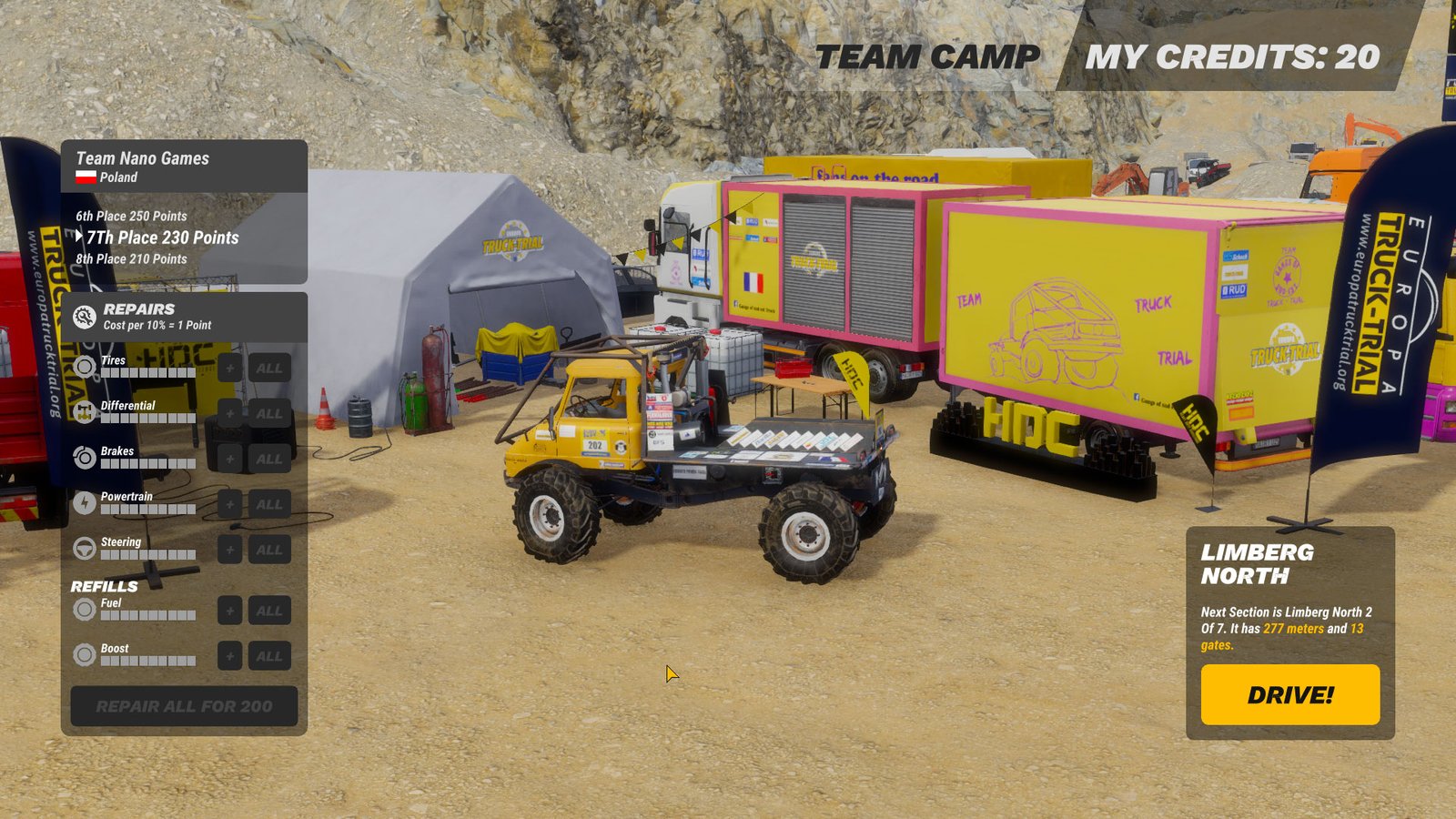The height and width of the screenshot is (819, 1456).
Task: Click the Differential repair icon
Action: [x=86, y=411]
